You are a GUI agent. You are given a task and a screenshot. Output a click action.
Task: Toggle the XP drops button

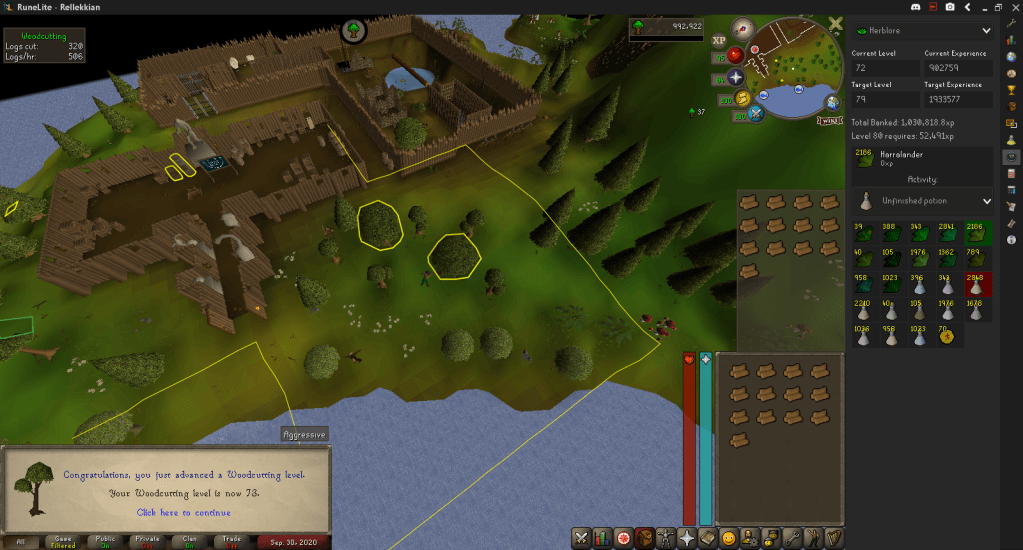coord(719,41)
